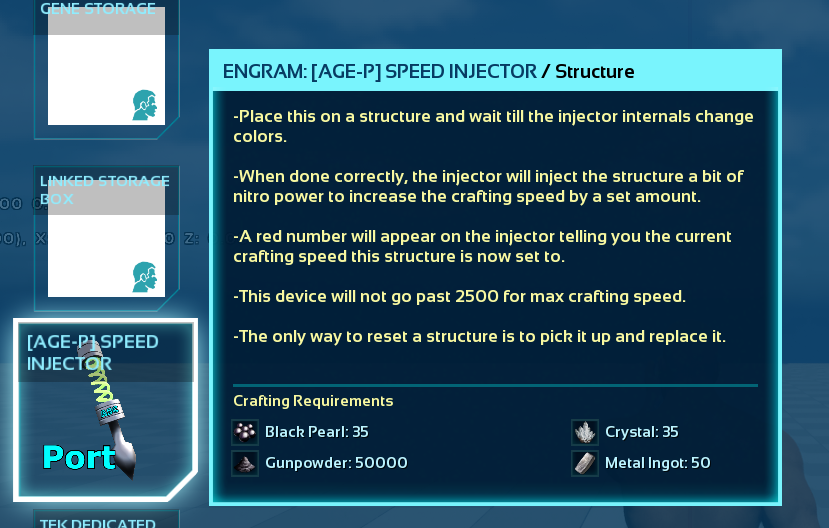The image size is (829, 528).
Task: Select the Gene Storage engram
Action: 106,66
